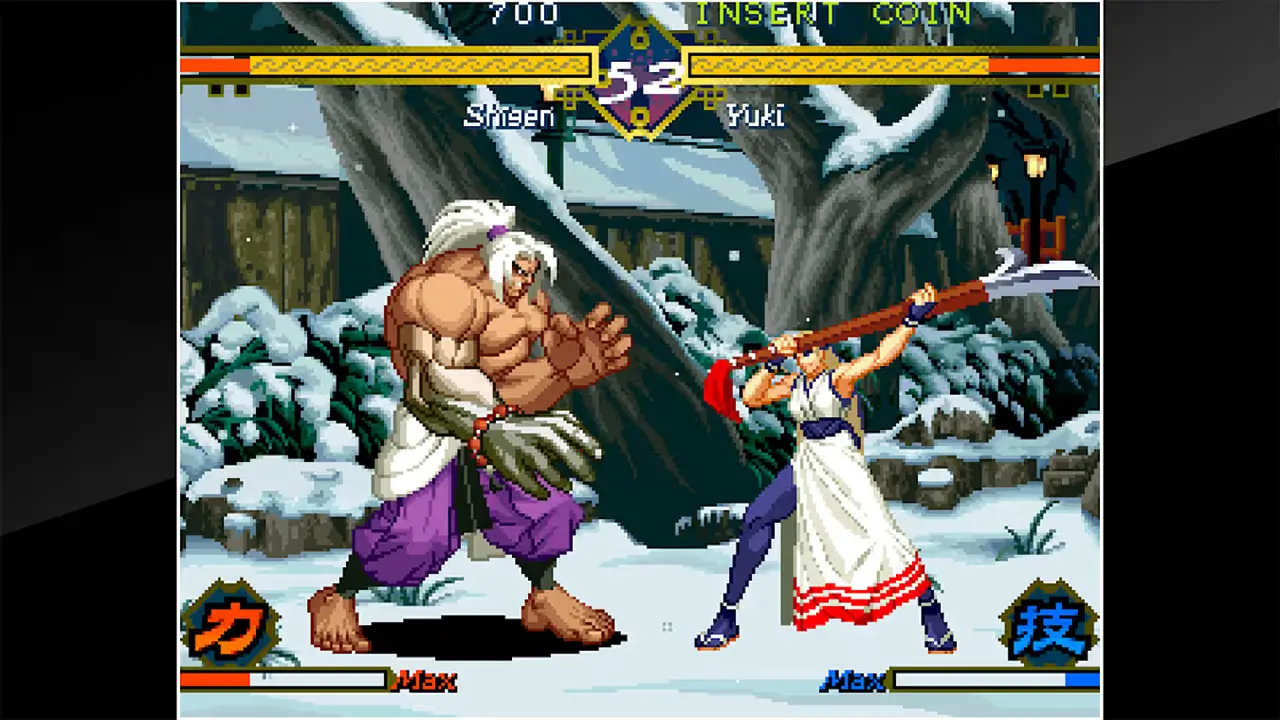Toggle the INSERT COIN prompt
The image size is (1280, 720).
click(830, 14)
